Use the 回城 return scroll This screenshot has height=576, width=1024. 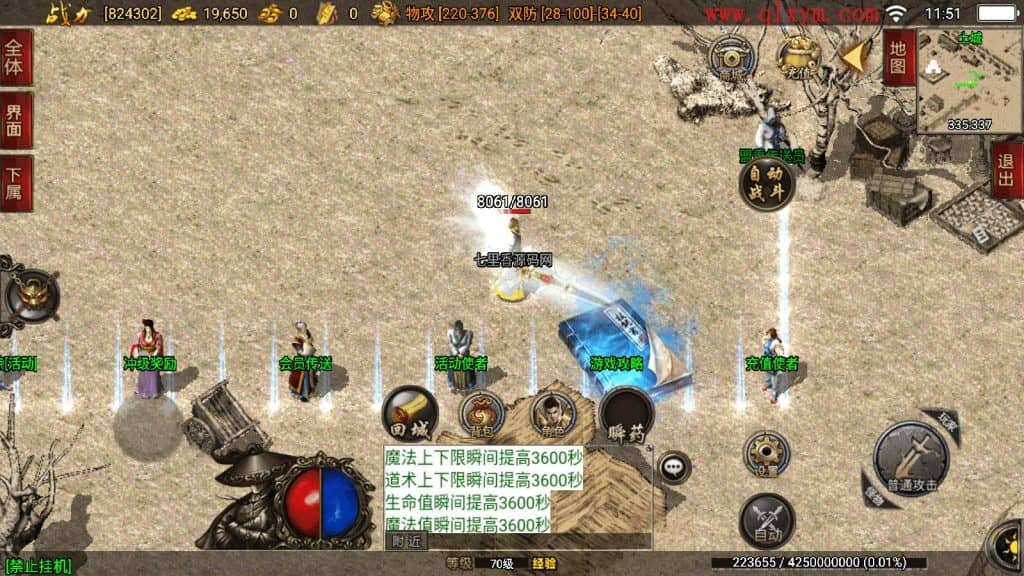click(409, 412)
